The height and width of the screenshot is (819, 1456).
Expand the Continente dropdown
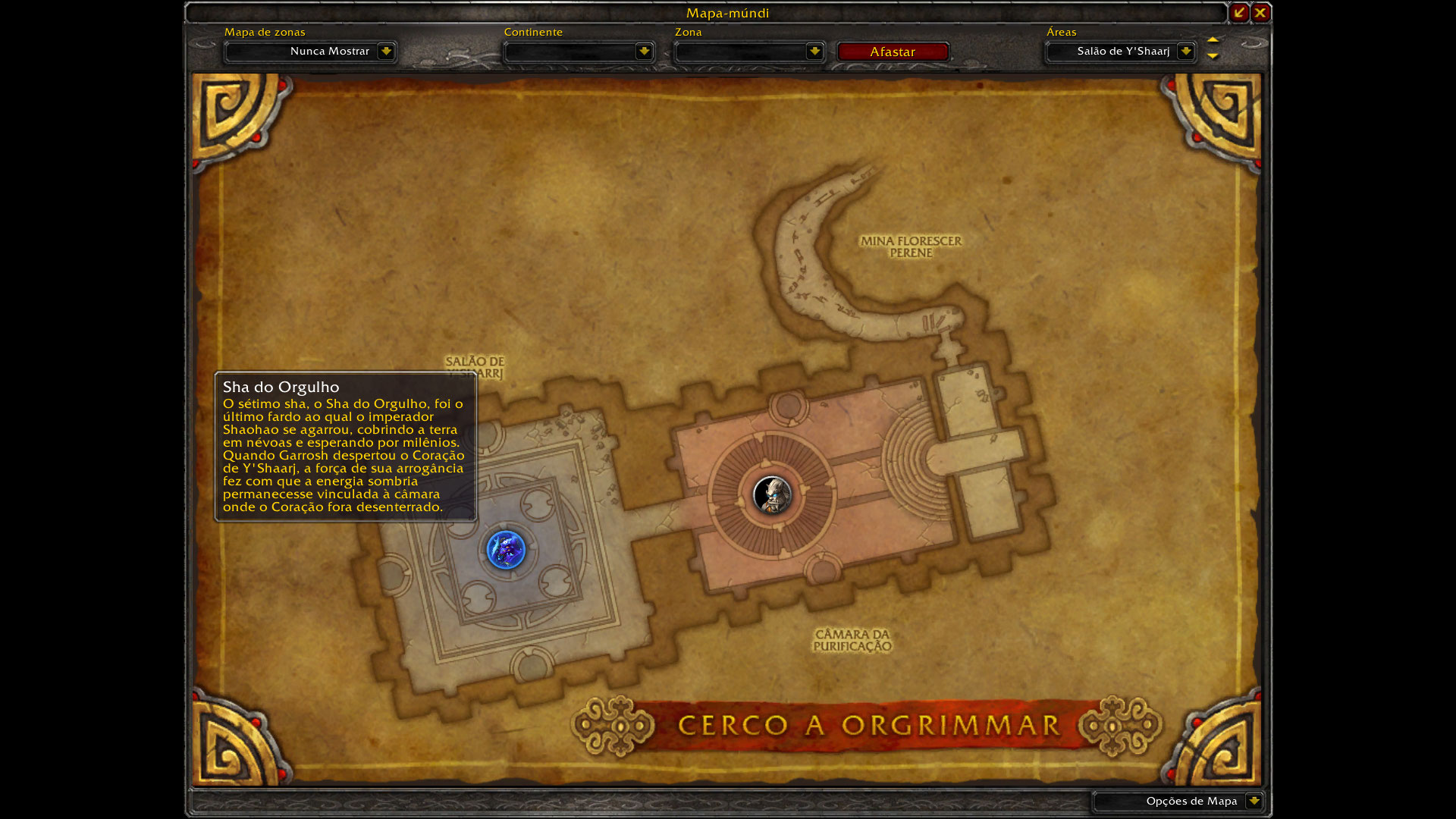pos(644,52)
